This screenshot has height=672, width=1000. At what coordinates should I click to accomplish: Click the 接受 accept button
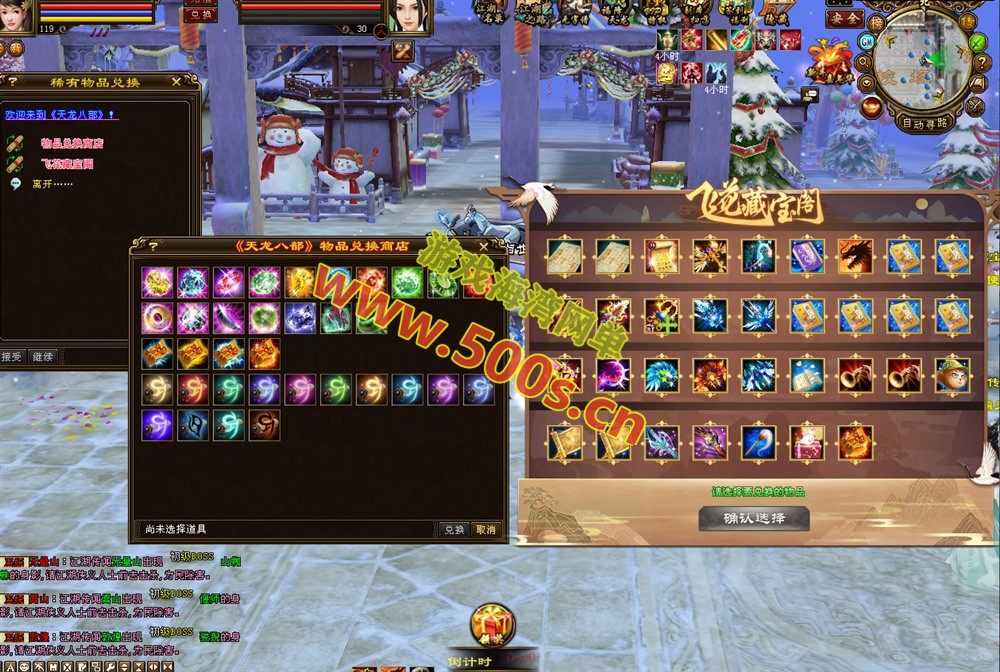[x=12, y=356]
